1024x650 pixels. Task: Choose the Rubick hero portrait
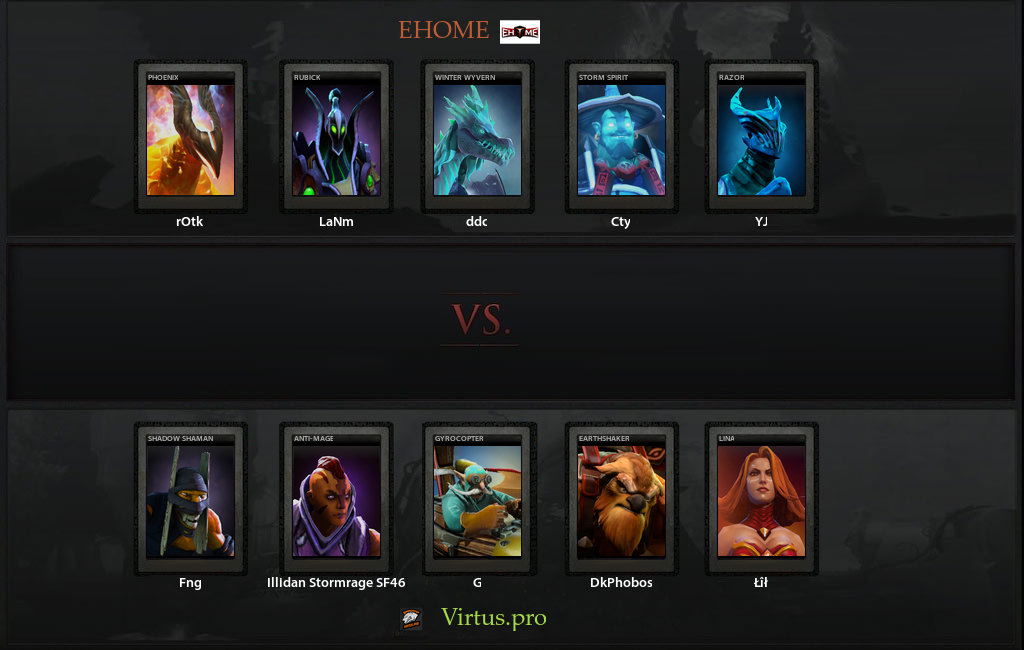click(336, 139)
